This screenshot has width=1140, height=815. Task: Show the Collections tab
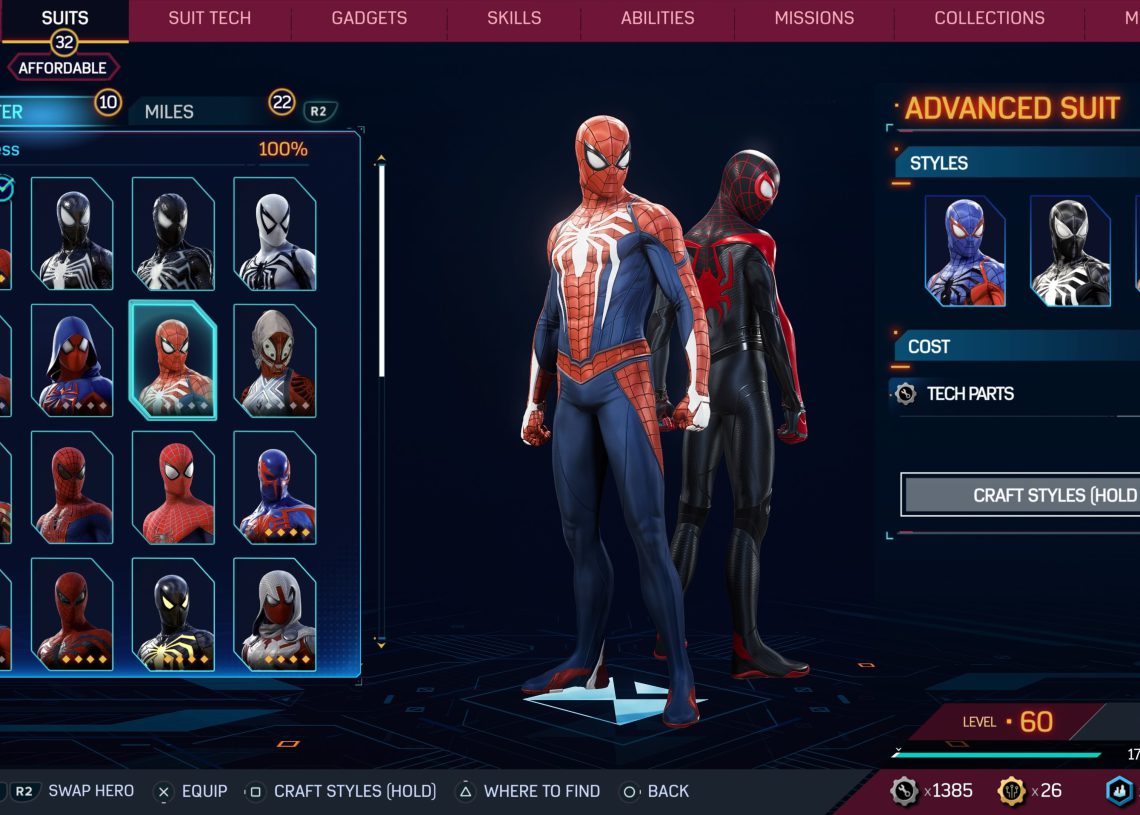pyautogui.click(x=989, y=18)
